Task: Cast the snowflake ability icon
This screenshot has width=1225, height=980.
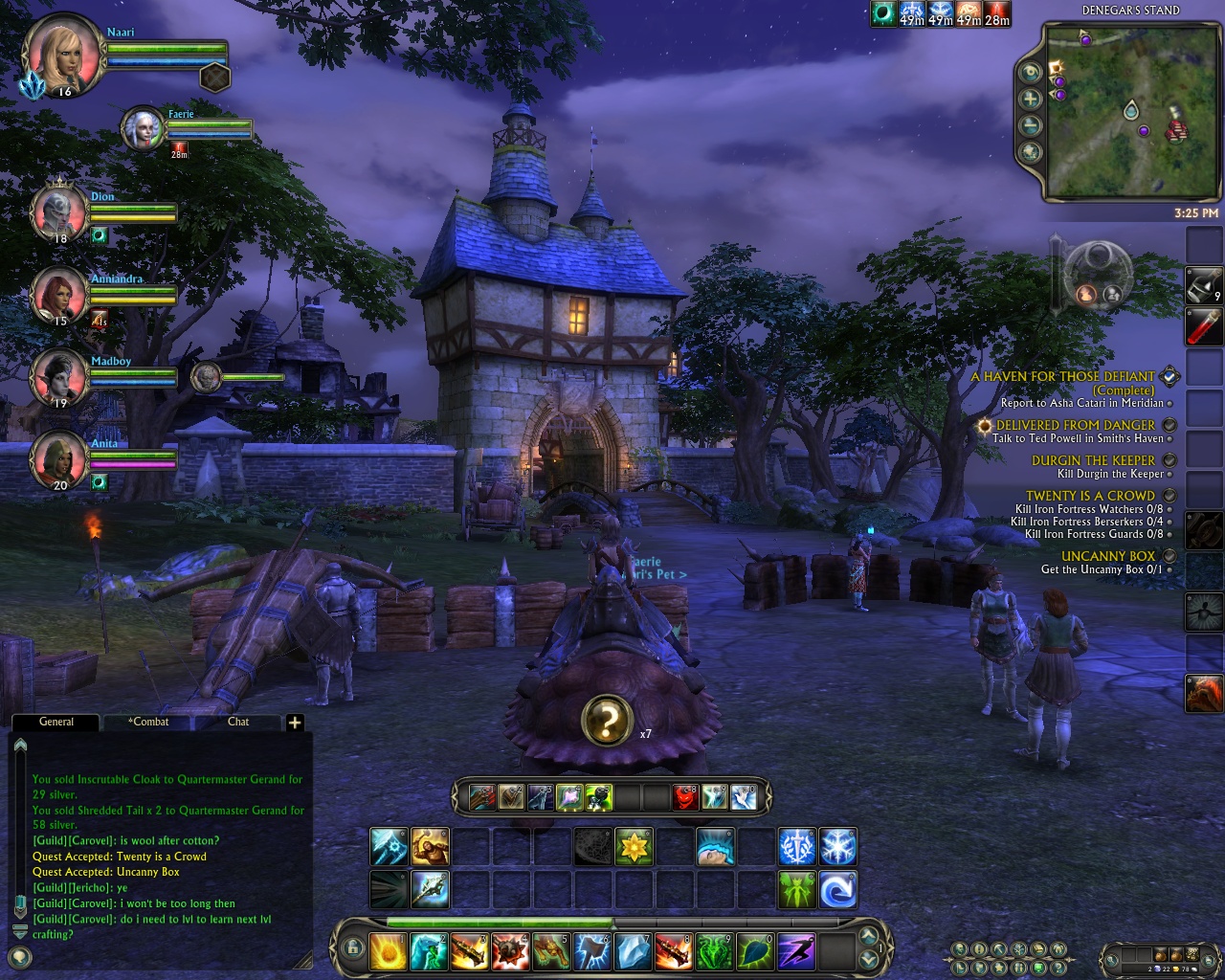Action: click(837, 847)
